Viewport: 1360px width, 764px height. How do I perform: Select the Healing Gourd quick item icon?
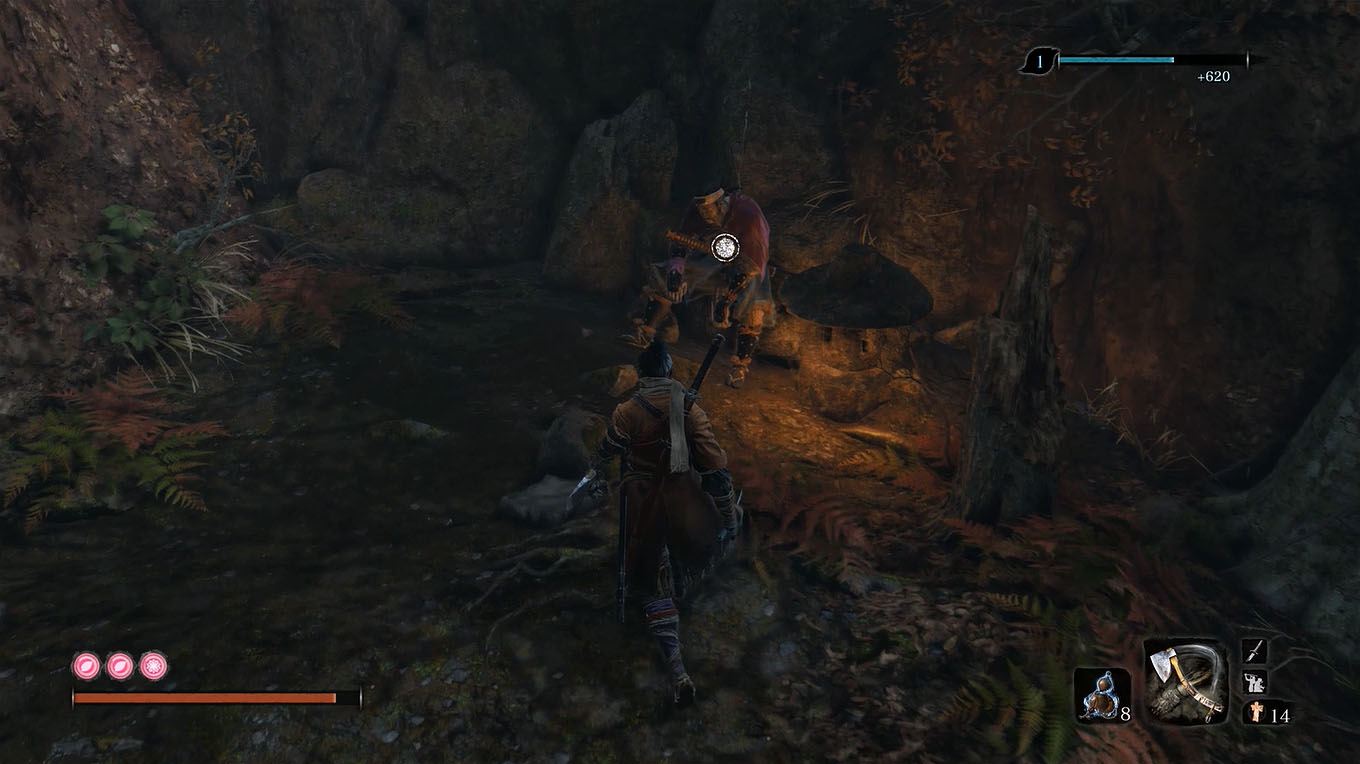[x=1101, y=694]
